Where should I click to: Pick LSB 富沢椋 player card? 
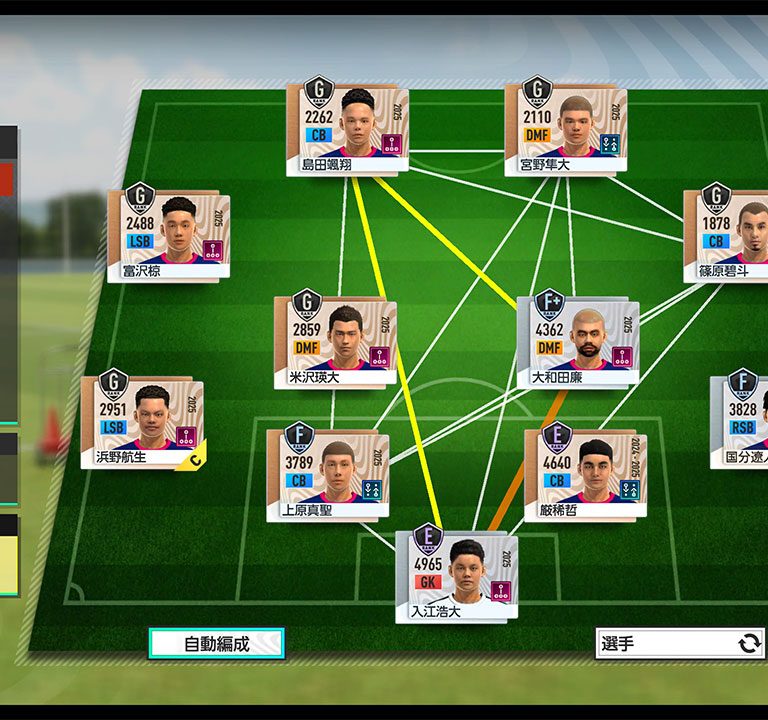168,237
